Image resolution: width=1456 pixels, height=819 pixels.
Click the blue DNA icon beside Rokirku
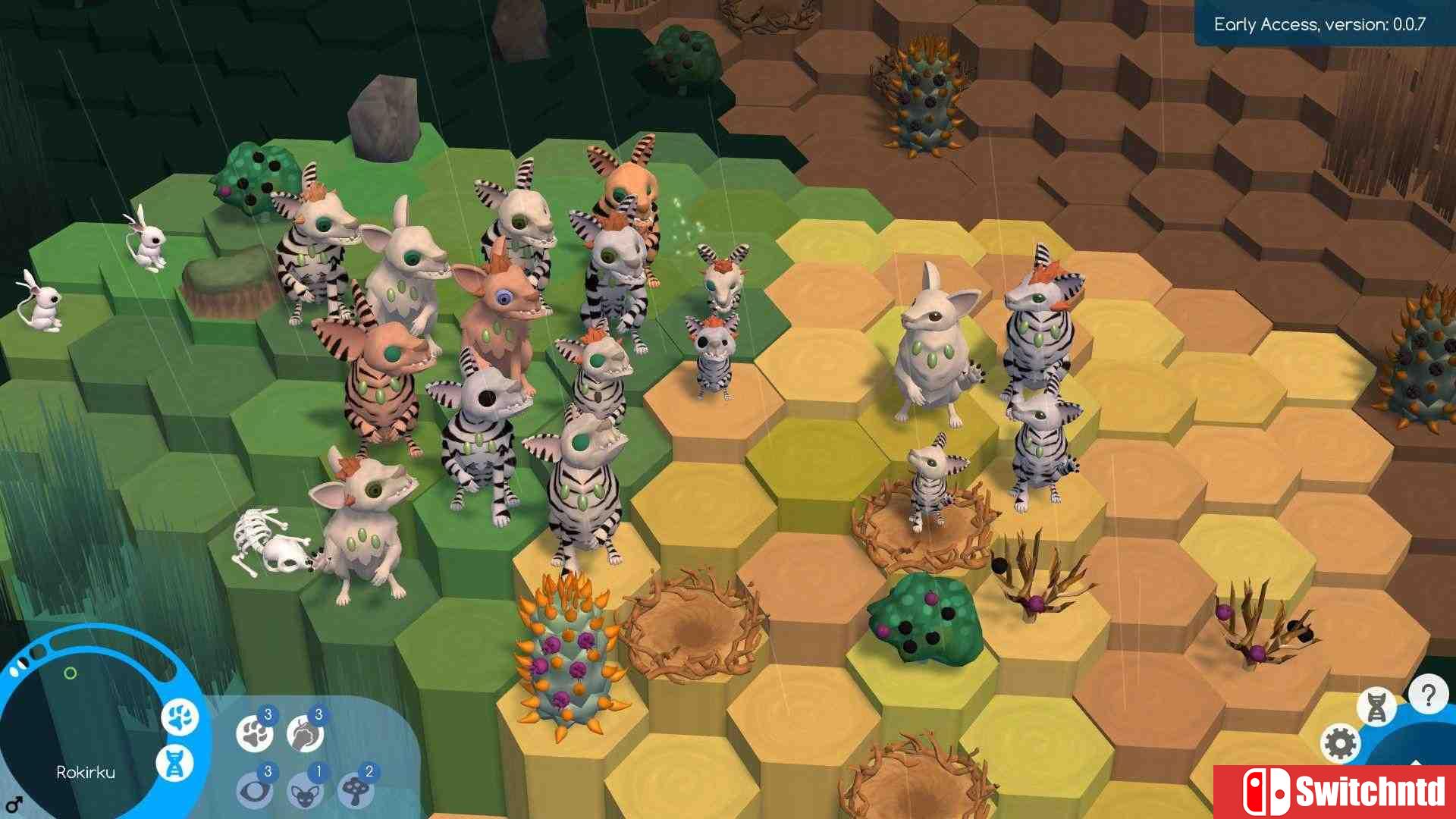coord(175,763)
